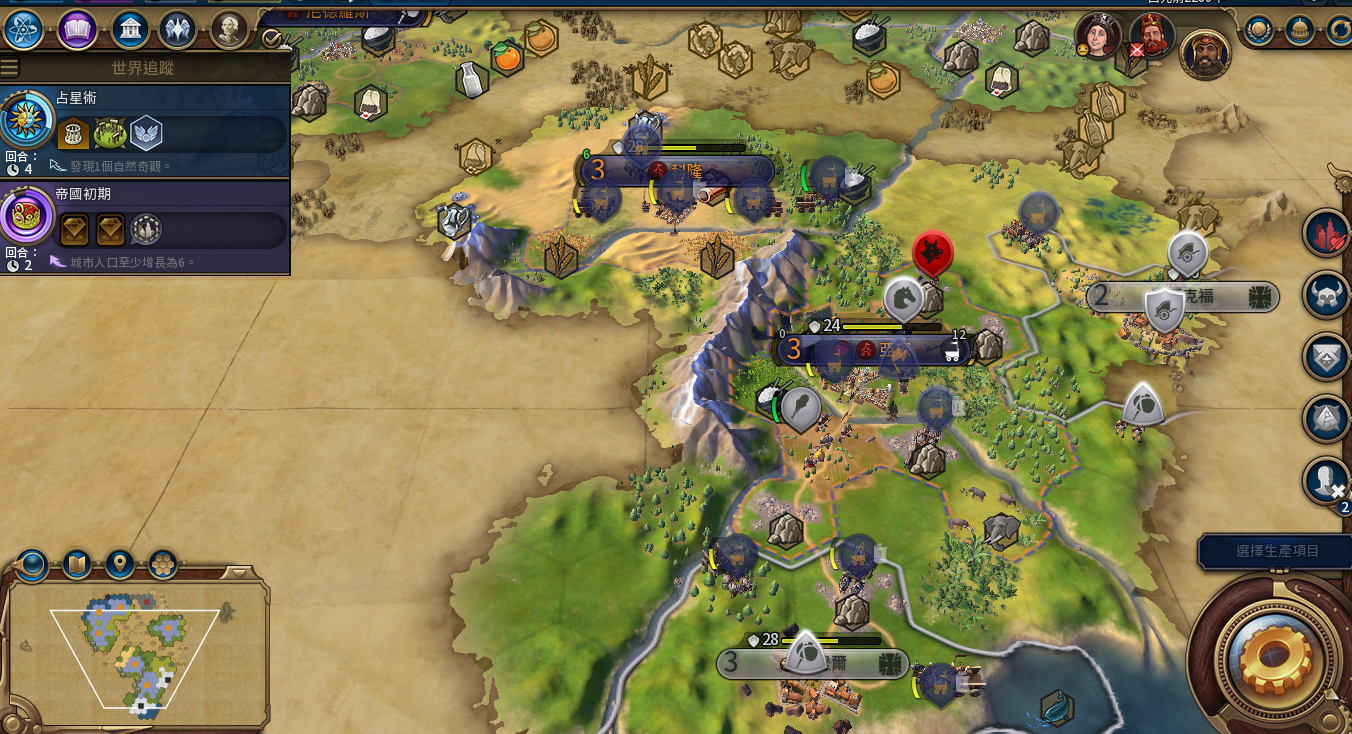Open the Great People portrait icon
1352x734 pixels.
click(x=229, y=30)
